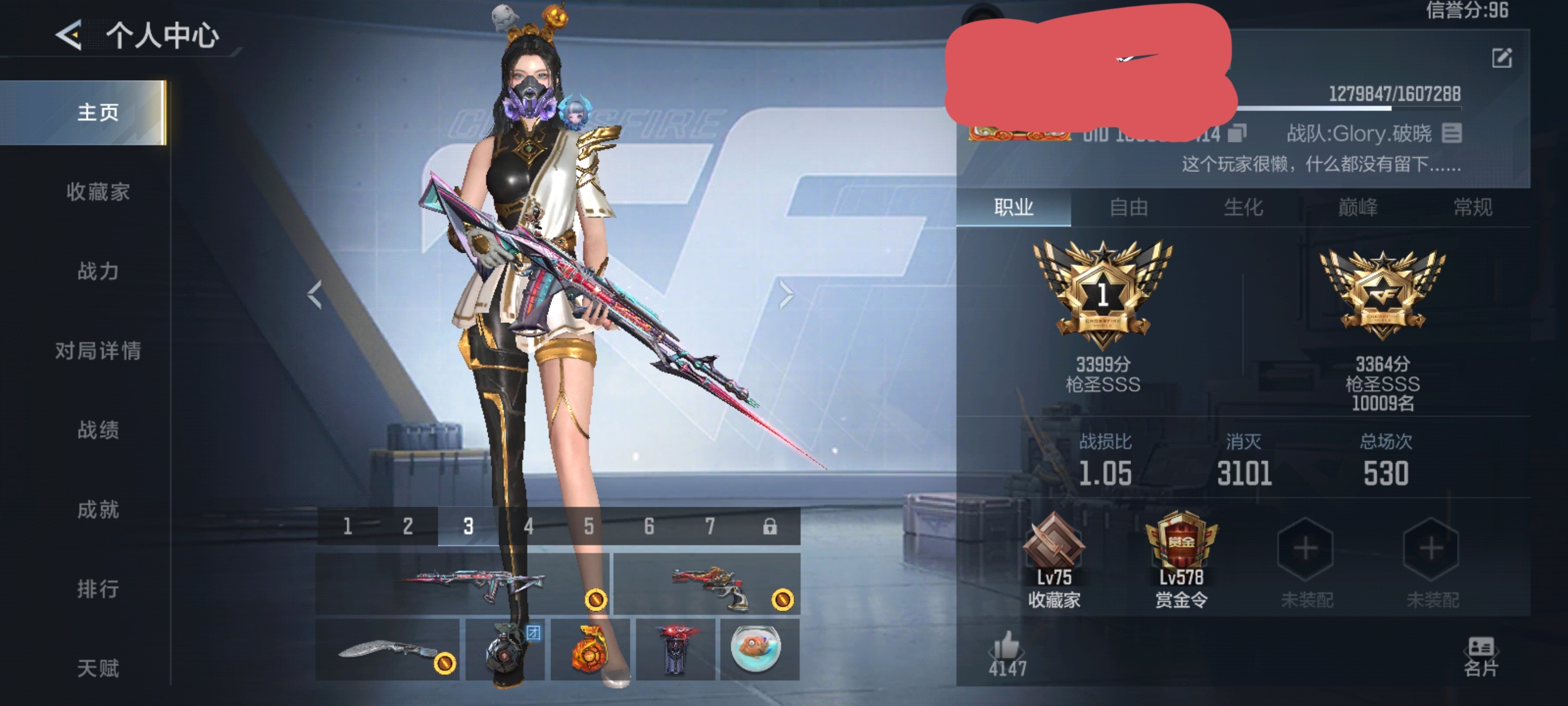1568x706 pixels.
Task: View the 排行 rankings page
Action: (98, 589)
